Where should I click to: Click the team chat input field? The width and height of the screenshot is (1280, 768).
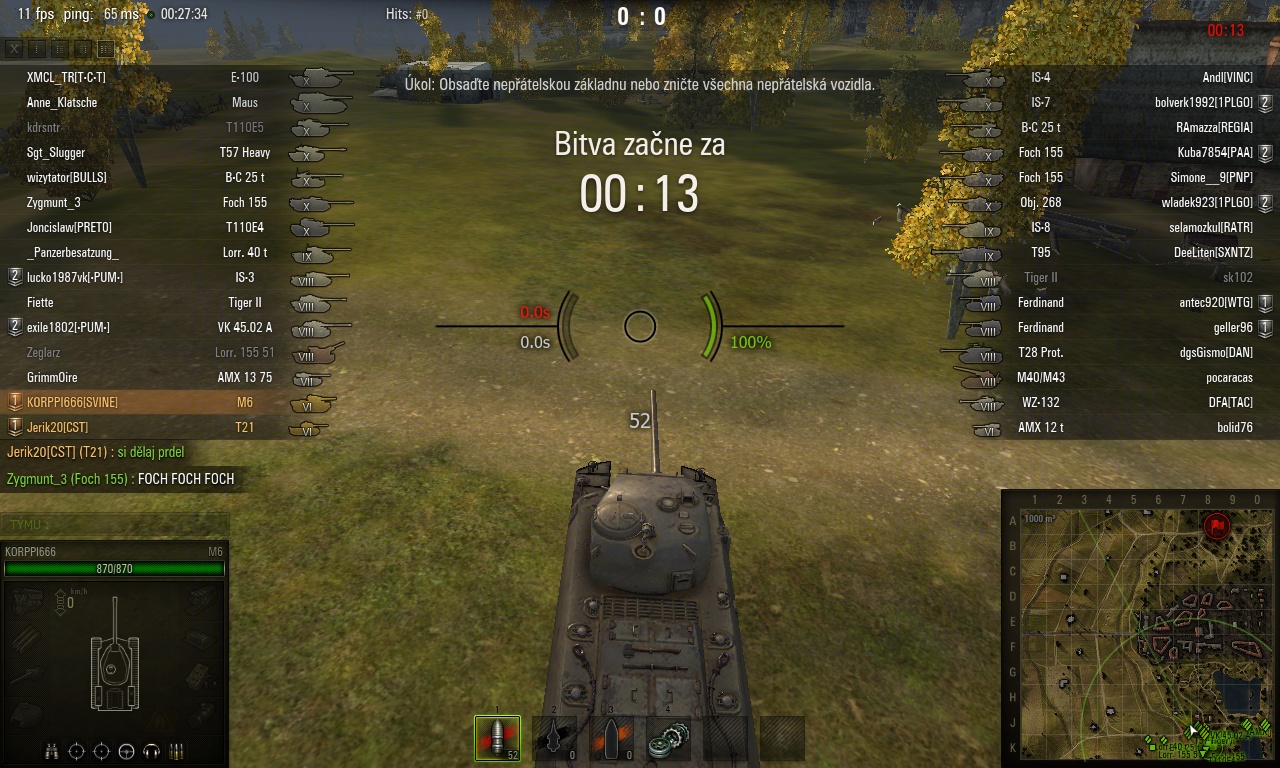[115, 524]
